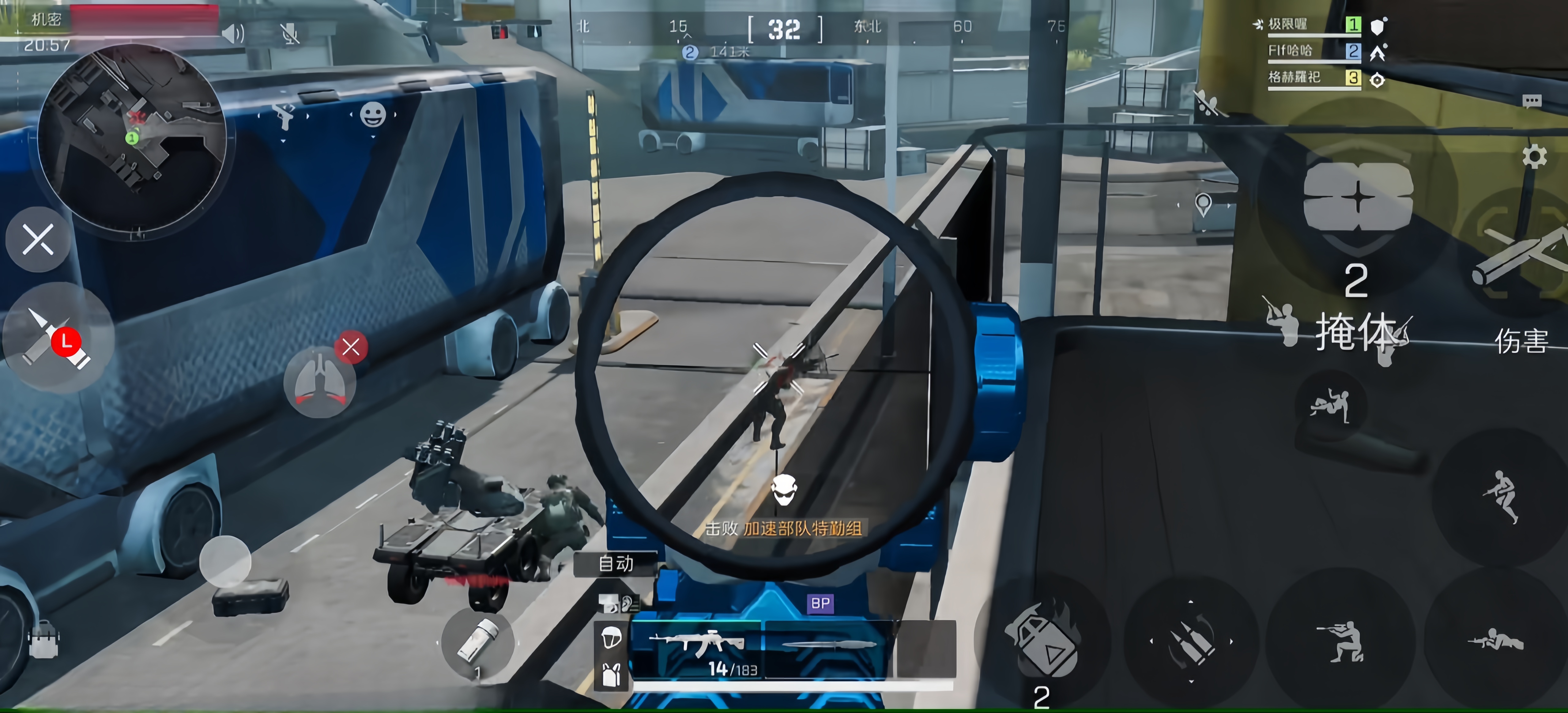This screenshot has height=713, width=1568.
Task: Place a map pin marker
Action: 1203,204
